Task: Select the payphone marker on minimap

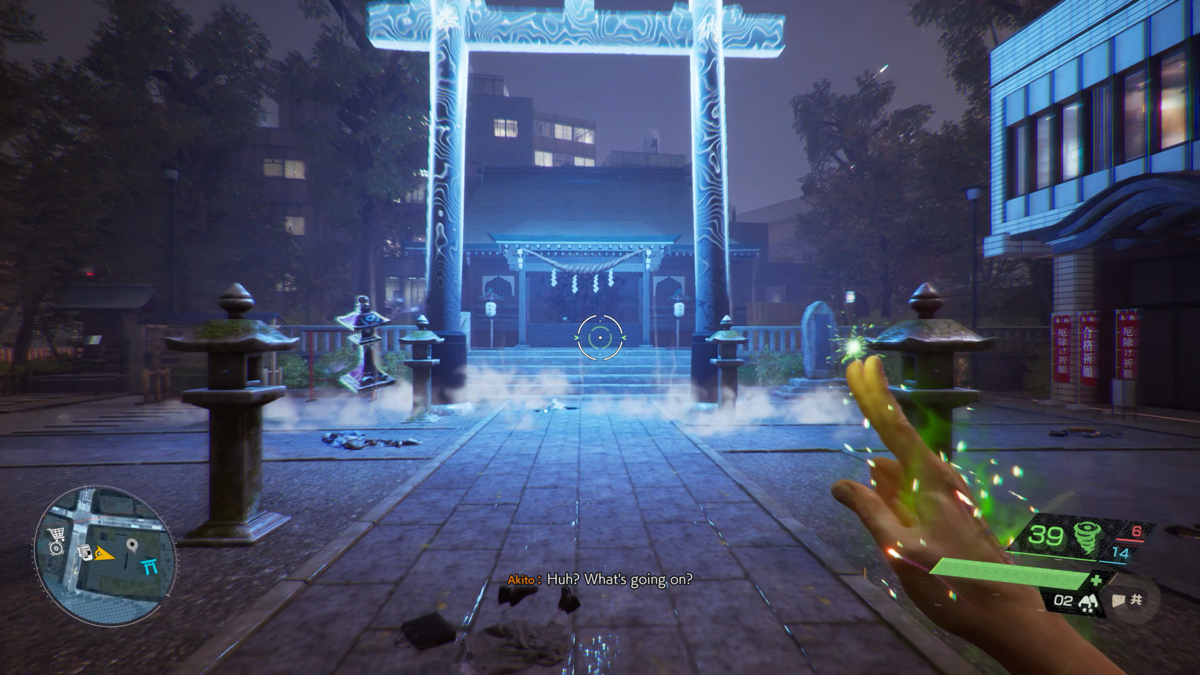Action: coord(87,553)
